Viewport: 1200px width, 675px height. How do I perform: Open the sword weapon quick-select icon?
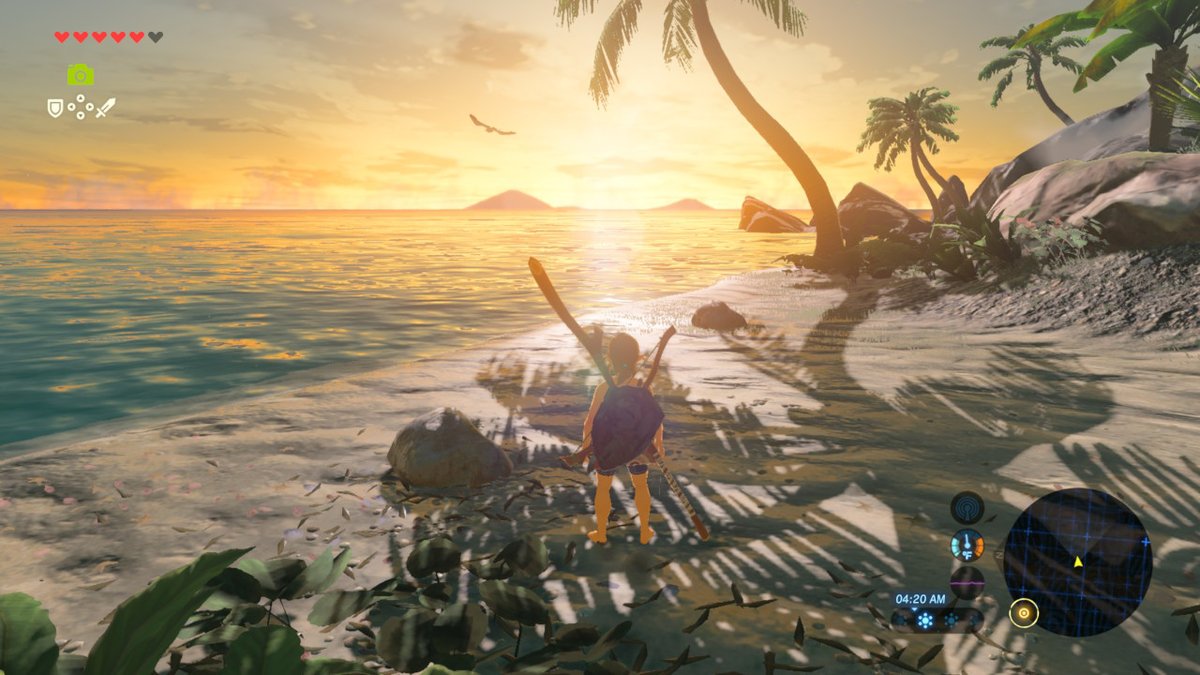(x=105, y=107)
